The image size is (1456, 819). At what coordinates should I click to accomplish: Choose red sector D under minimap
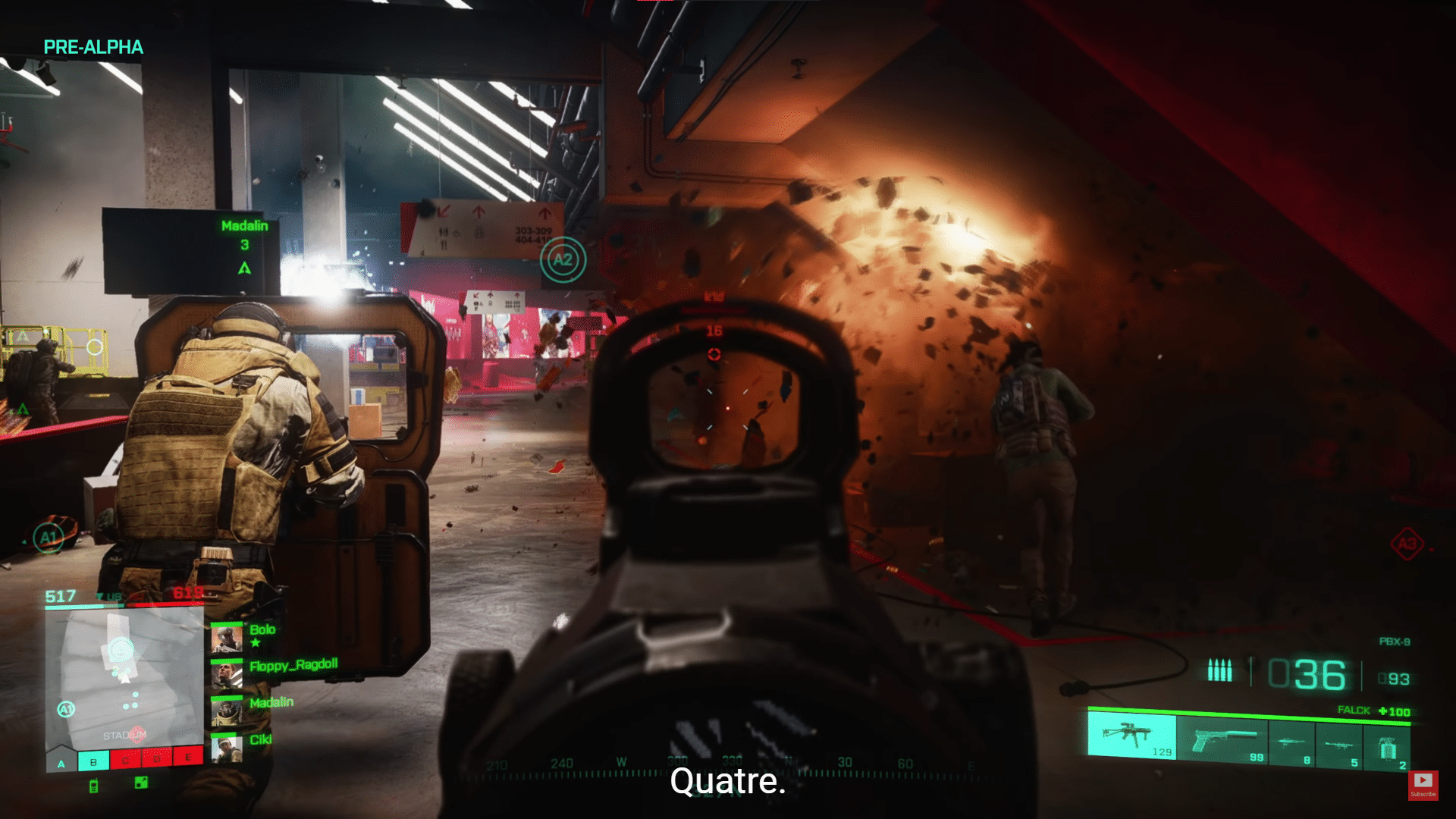[157, 757]
